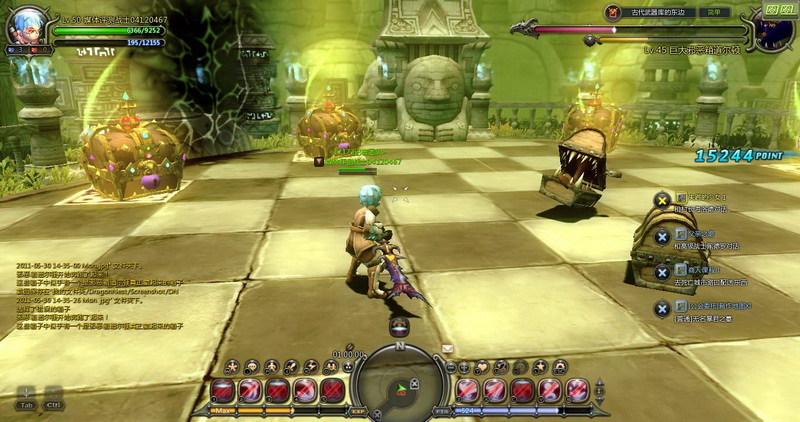This screenshot has height=422, width=800.
Task: Click the EXP label on the experience bar
Action: coord(358,410)
